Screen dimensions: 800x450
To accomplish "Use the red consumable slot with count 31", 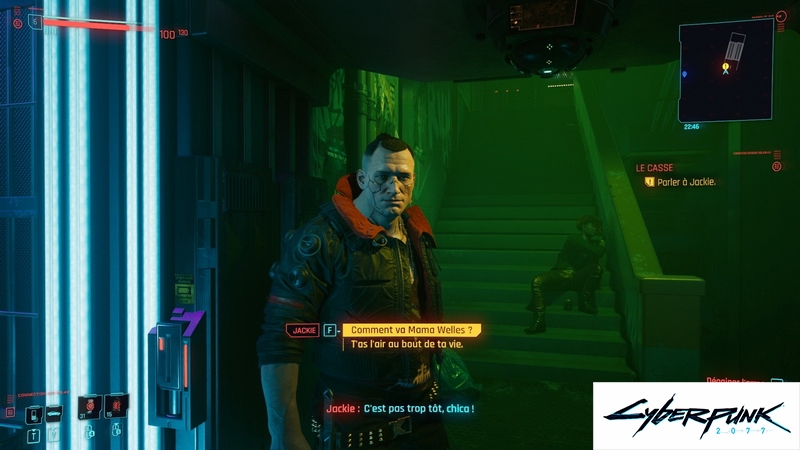I will coord(89,407).
